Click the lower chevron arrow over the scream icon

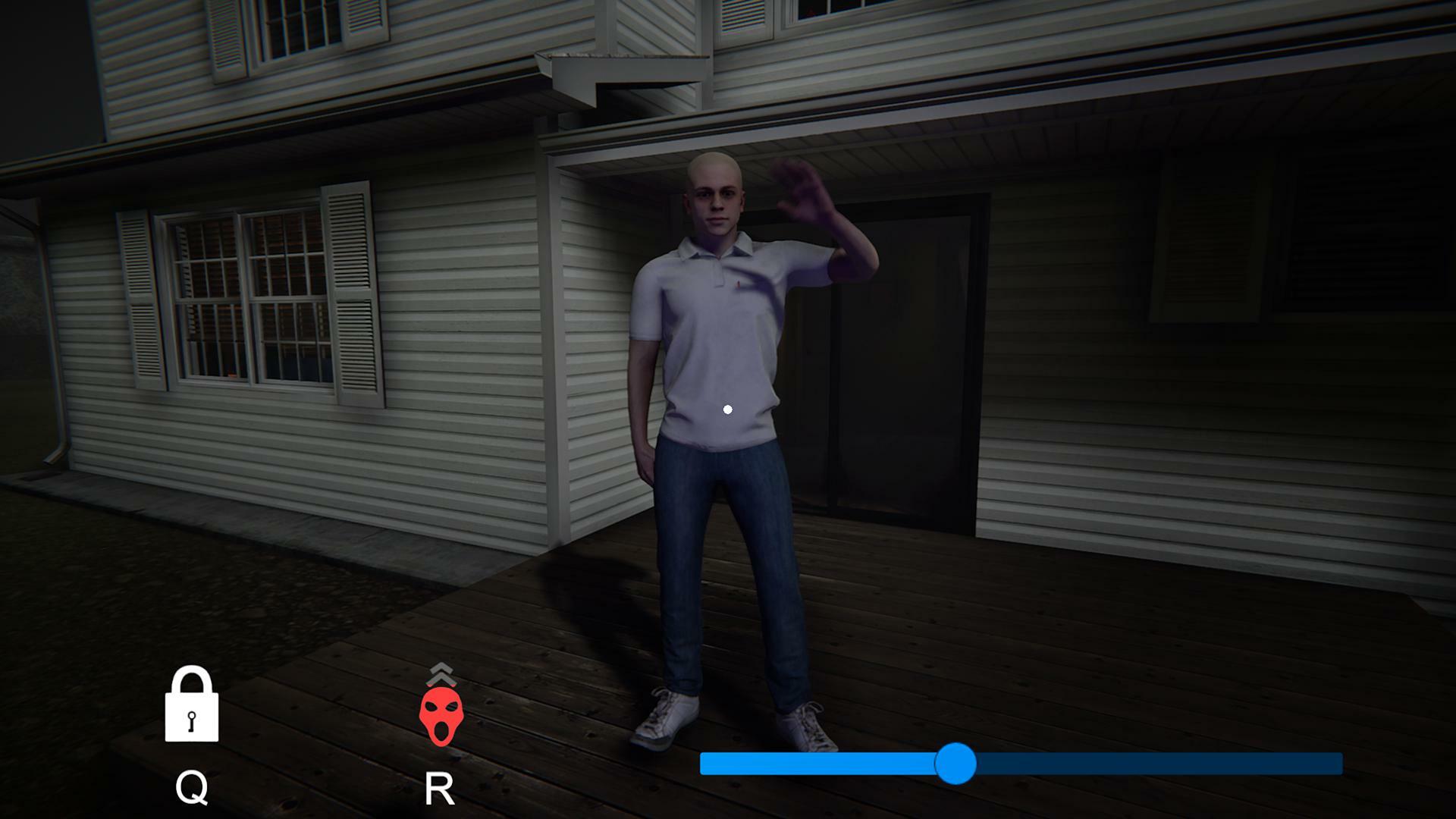(442, 681)
